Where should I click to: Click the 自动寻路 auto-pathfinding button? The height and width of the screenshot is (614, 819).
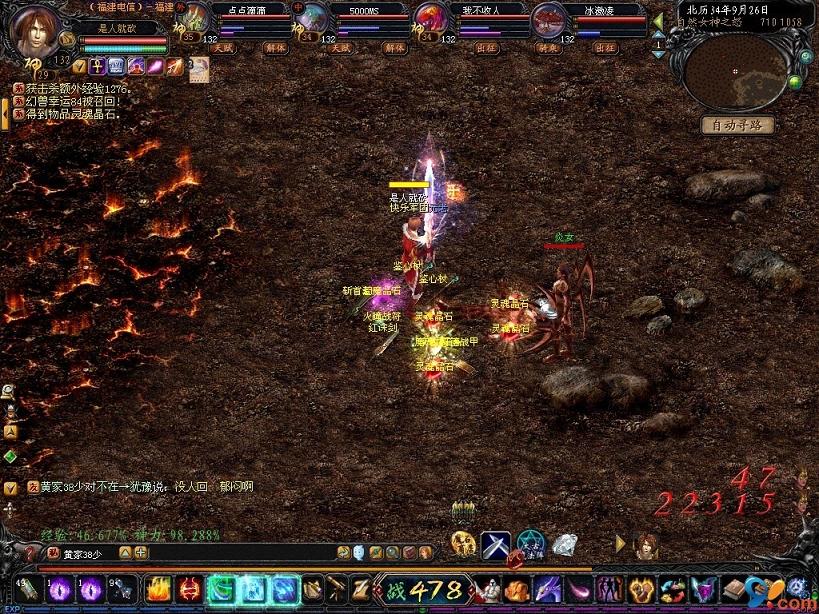coord(737,125)
